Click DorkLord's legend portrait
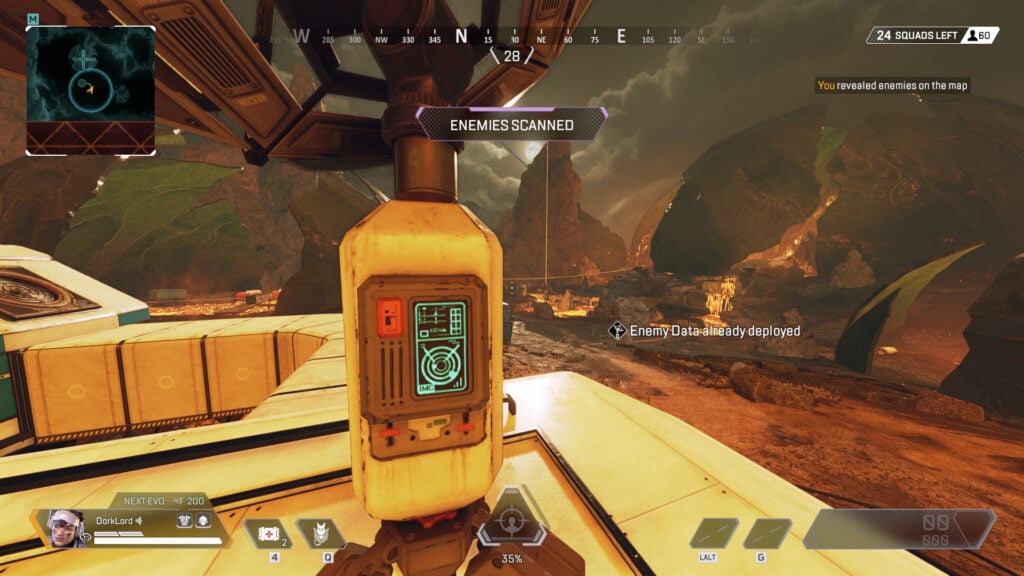The width and height of the screenshot is (1024, 576). 64,527
